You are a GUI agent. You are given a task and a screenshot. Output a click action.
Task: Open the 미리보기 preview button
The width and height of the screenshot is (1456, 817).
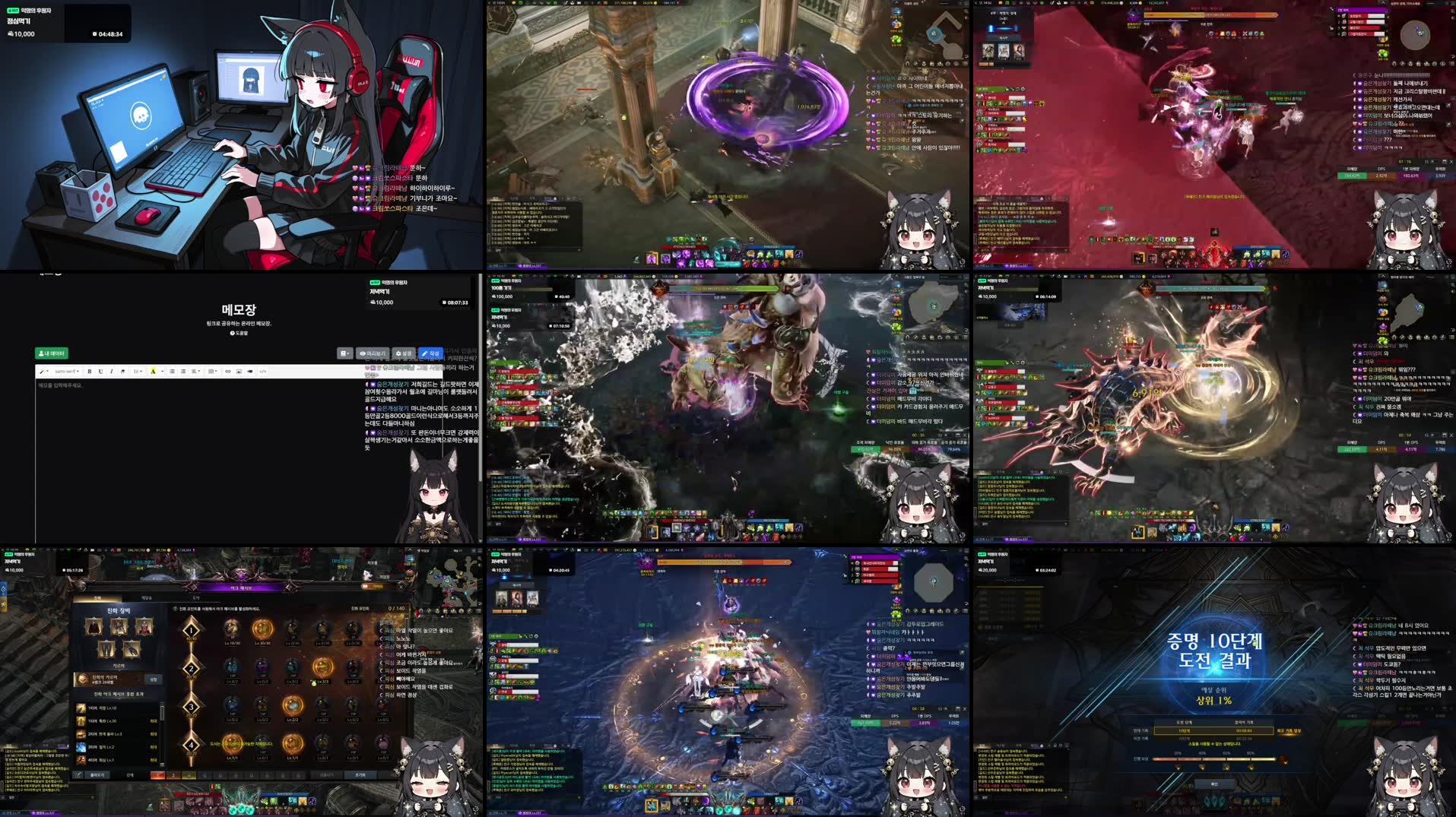(373, 353)
